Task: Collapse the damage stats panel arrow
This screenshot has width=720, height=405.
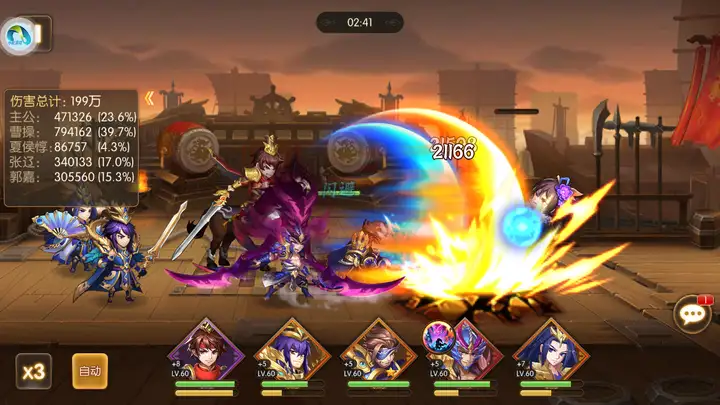Action: pyautogui.click(x=149, y=98)
